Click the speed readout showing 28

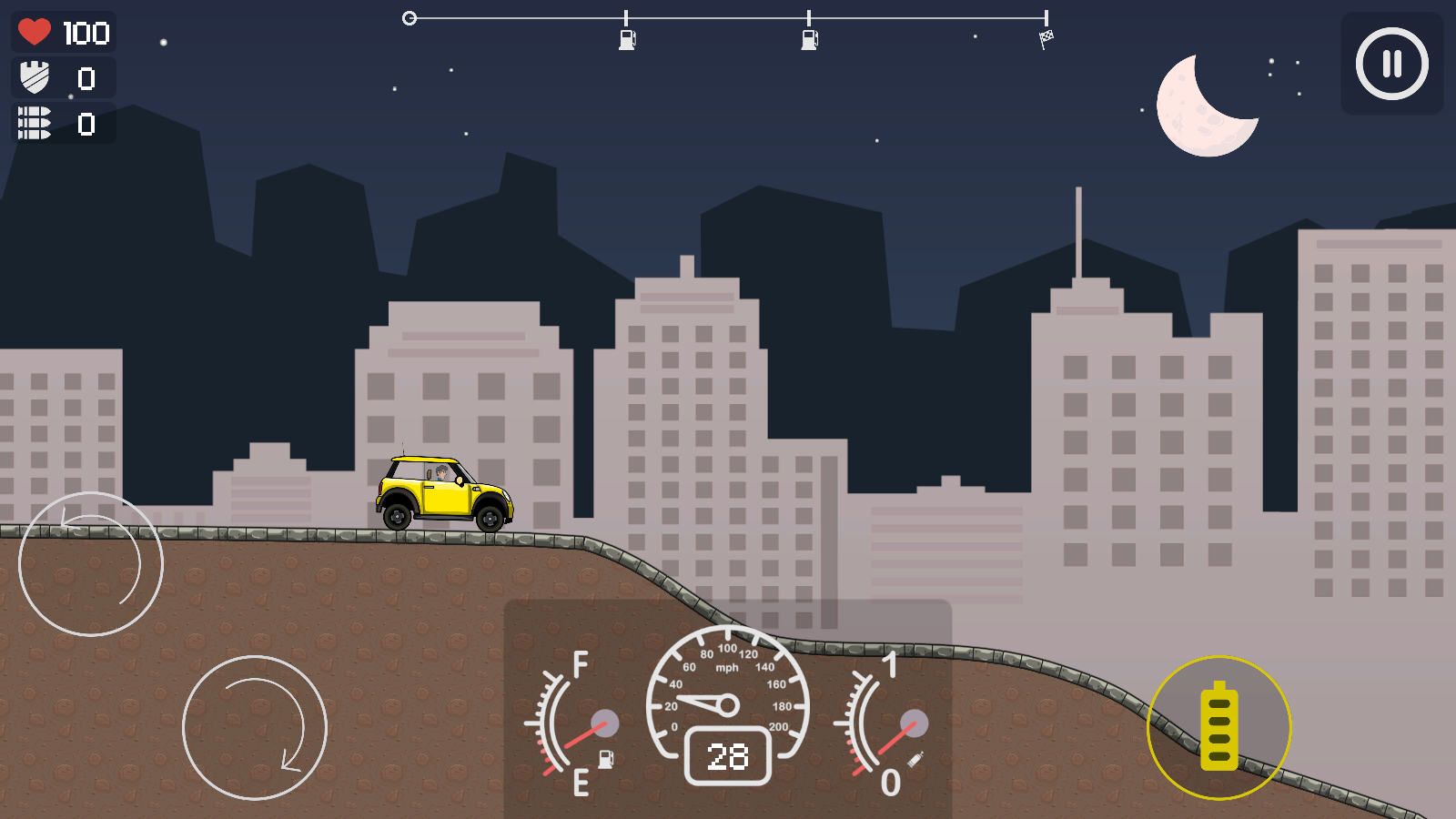728,757
